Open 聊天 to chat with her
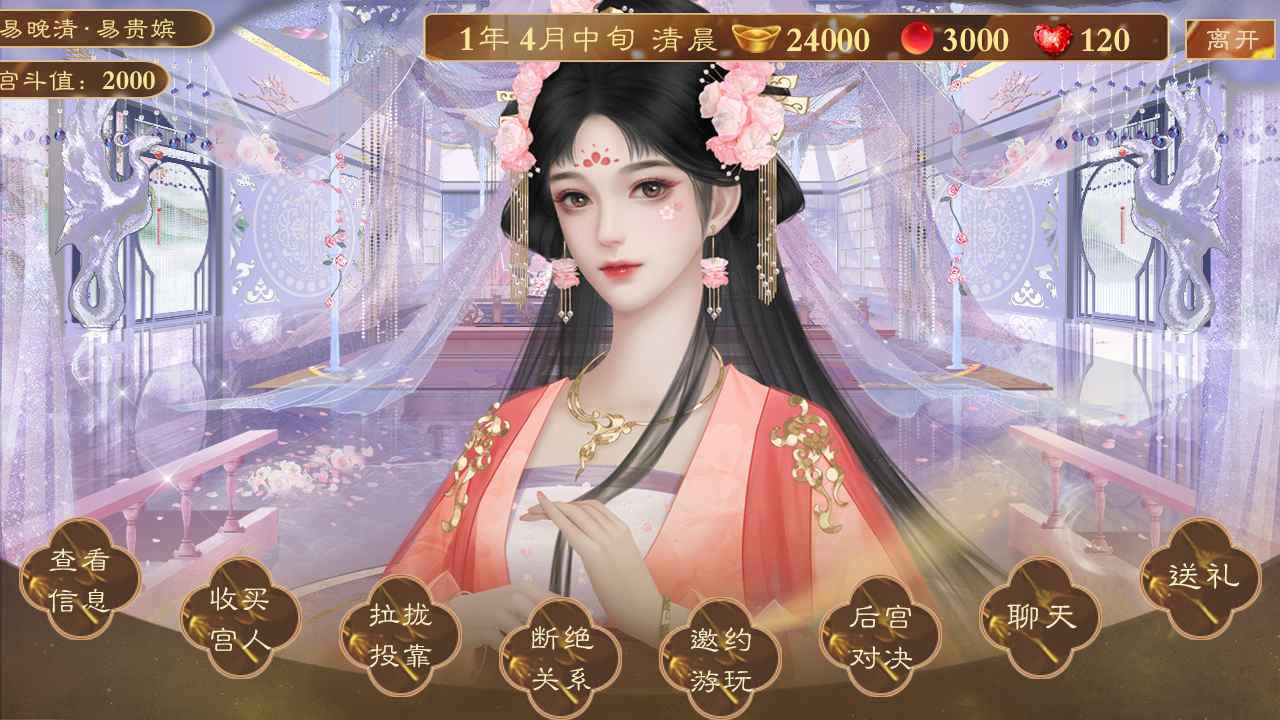This screenshot has width=1280, height=720. click(x=1040, y=620)
